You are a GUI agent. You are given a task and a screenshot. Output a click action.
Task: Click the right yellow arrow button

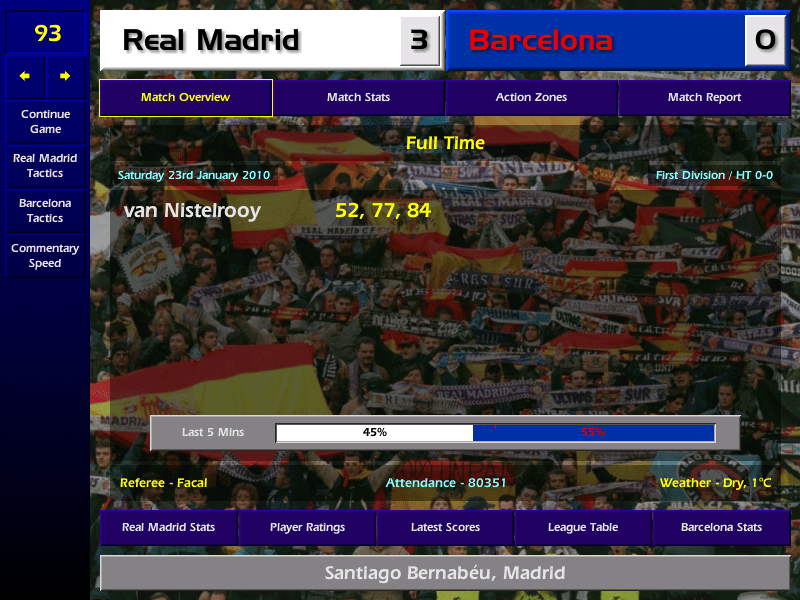click(x=66, y=76)
